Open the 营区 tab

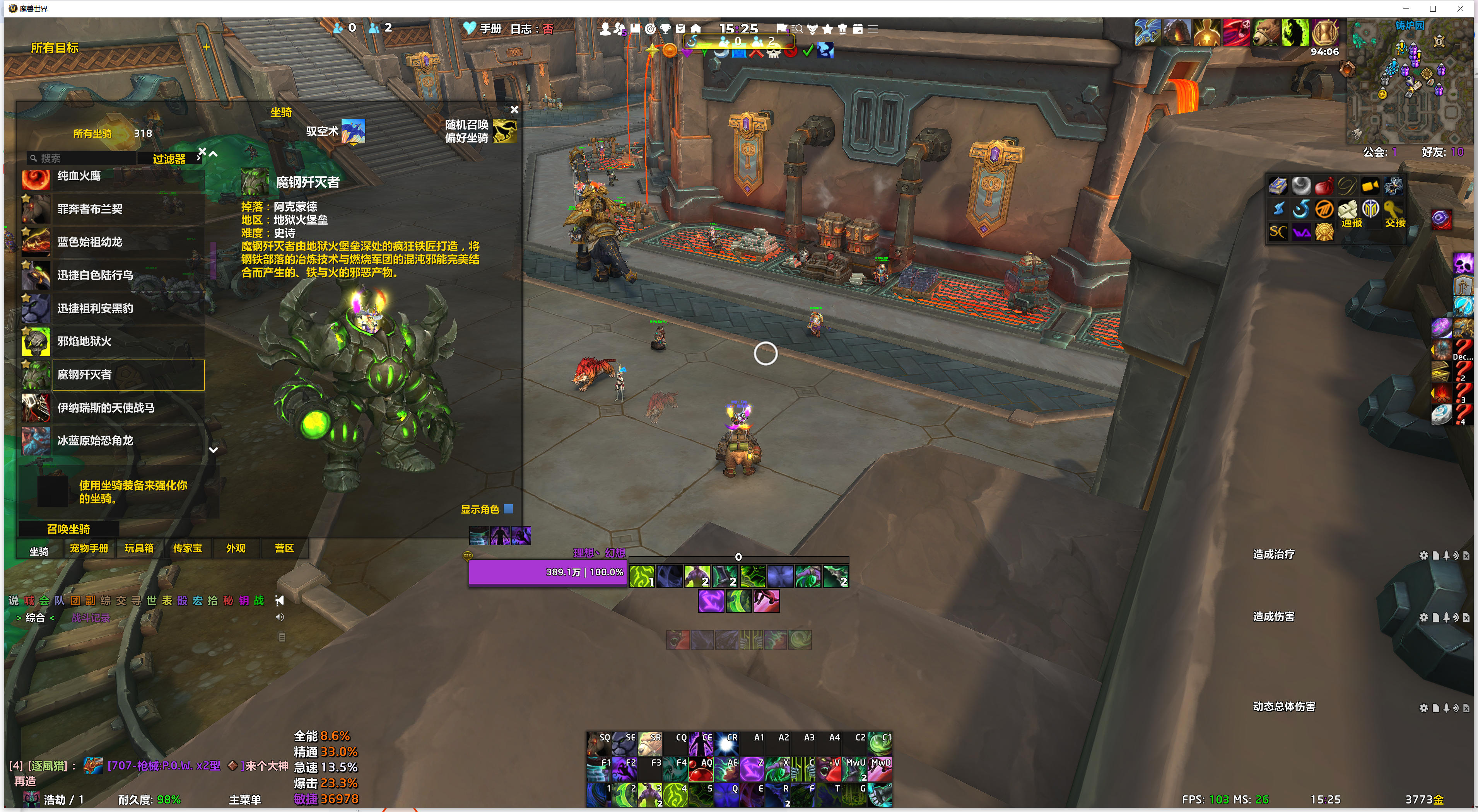click(x=284, y=548)
